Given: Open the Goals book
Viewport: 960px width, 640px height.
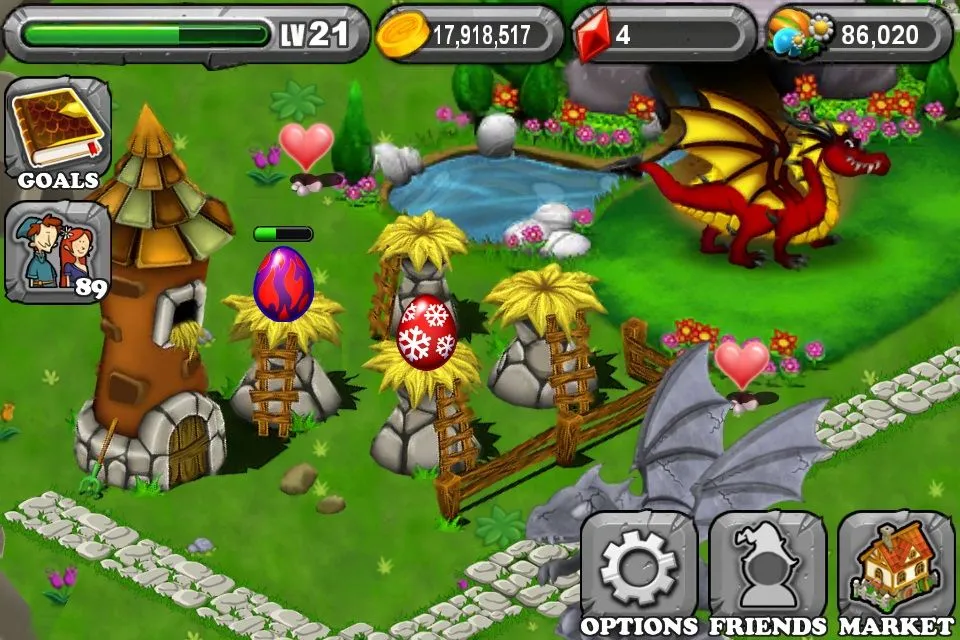Looking at the screenshot, I should tap(57, 133).
